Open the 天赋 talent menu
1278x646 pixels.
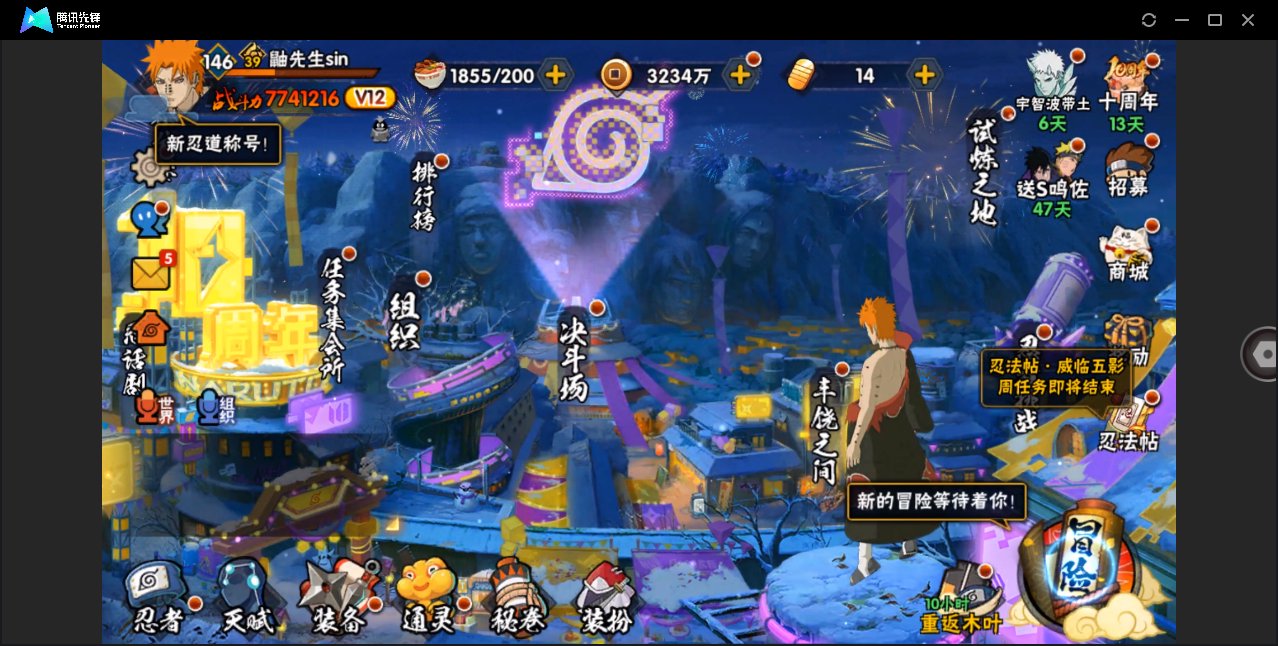pyautogui.click(x=246, y=598)
